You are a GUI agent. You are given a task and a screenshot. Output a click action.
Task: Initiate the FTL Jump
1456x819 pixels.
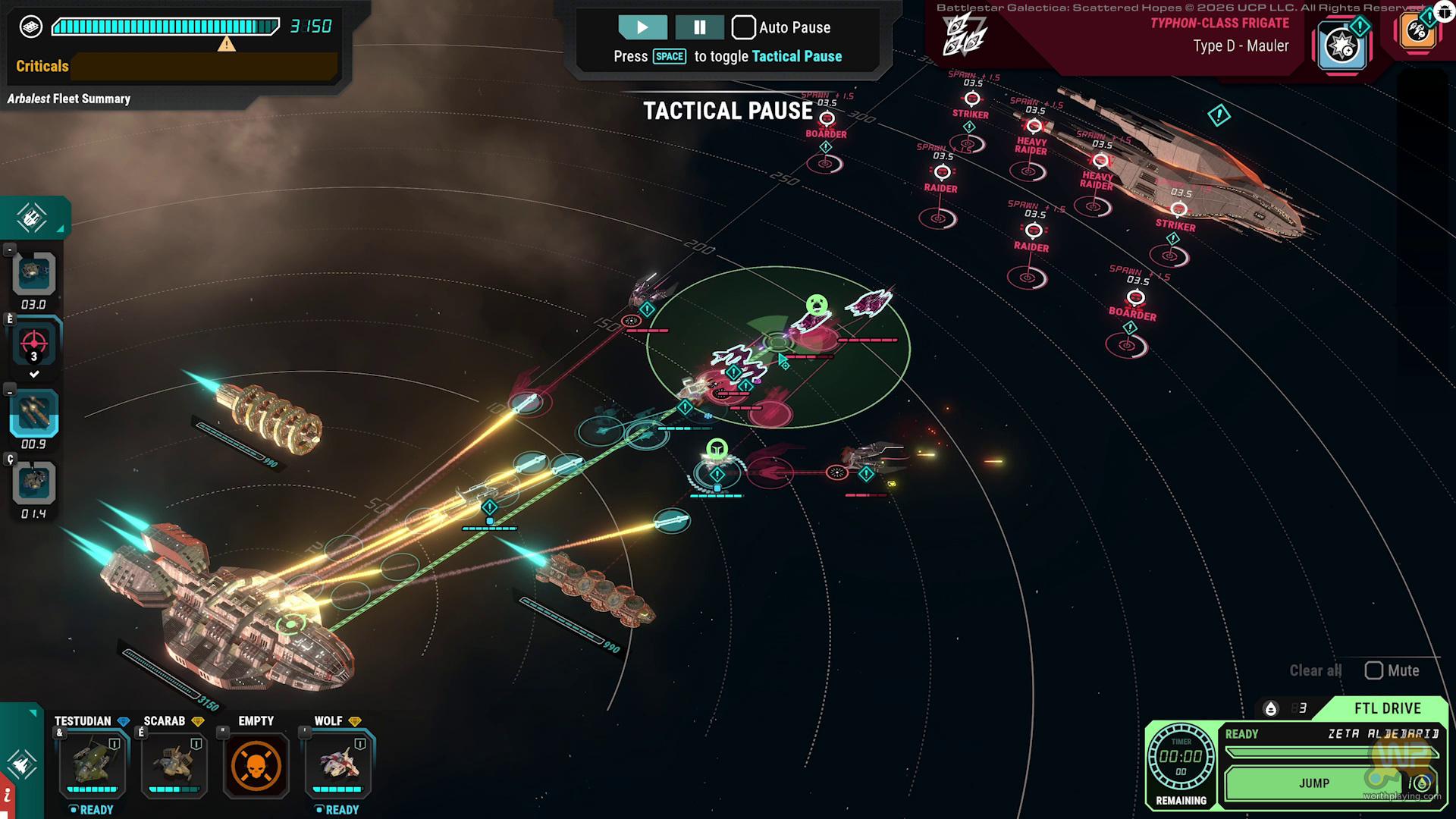click(1314, 783)
